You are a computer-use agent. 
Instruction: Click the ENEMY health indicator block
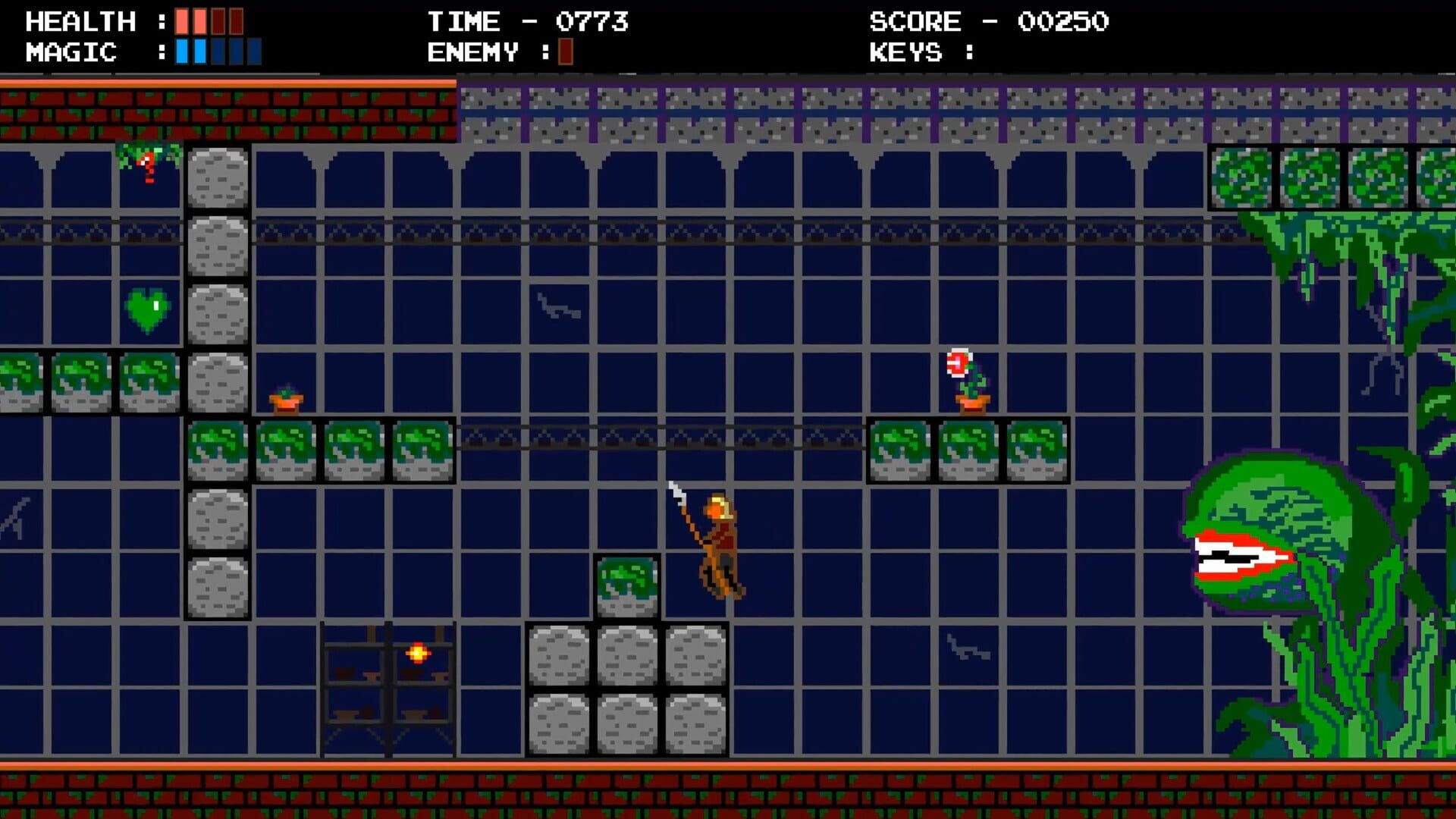(x=565, y=52)
